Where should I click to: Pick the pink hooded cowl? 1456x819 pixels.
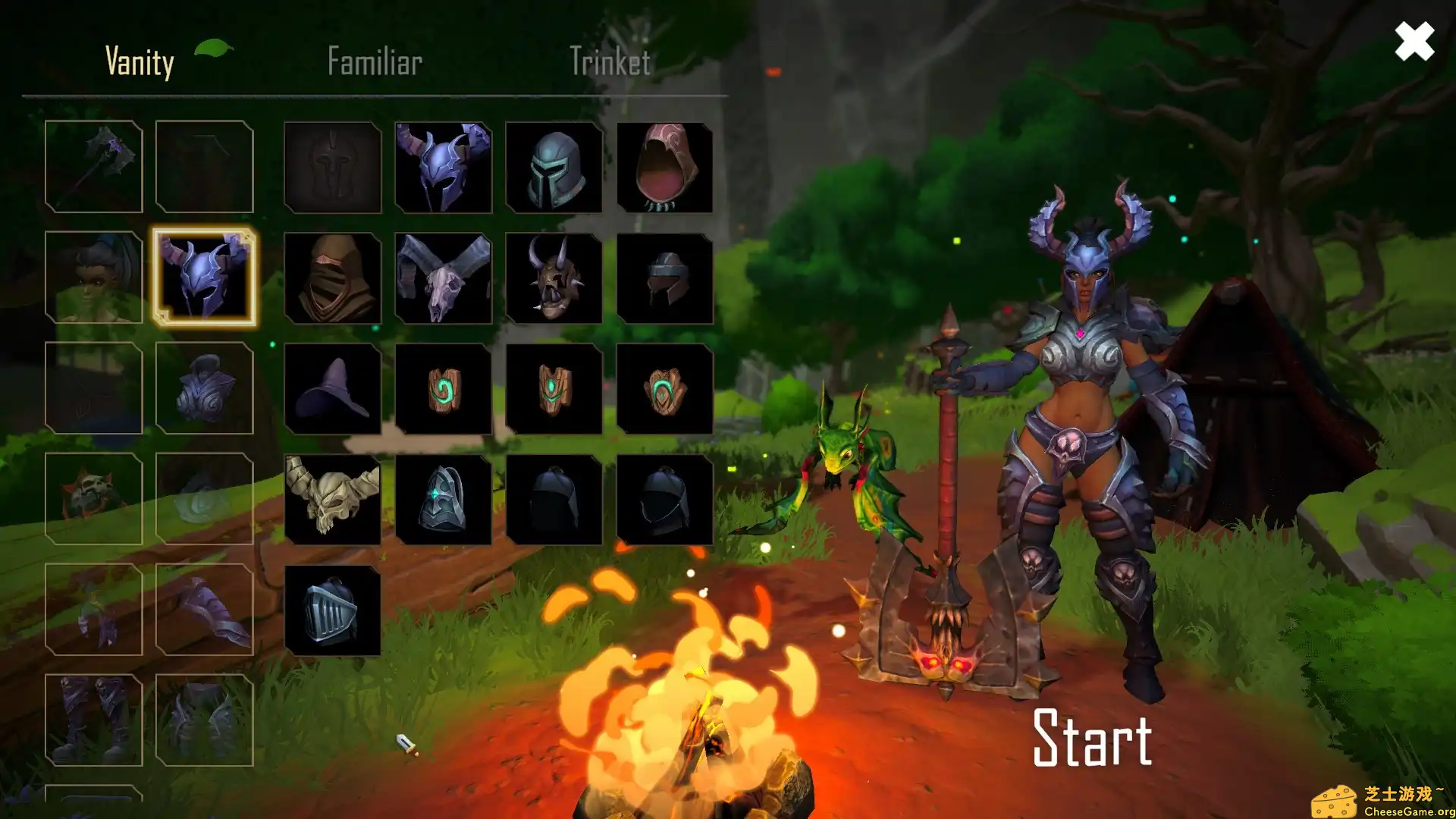coord(665,168)
